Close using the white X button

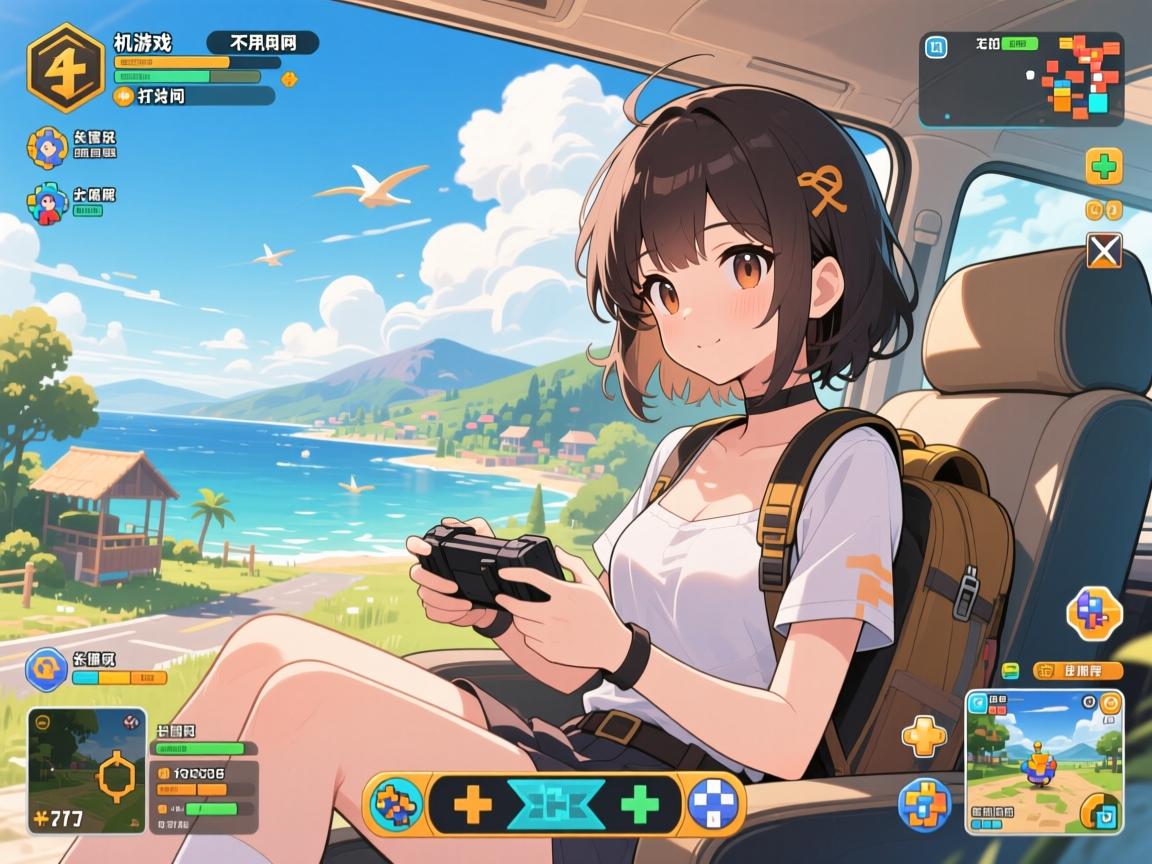coord(1104,250)
